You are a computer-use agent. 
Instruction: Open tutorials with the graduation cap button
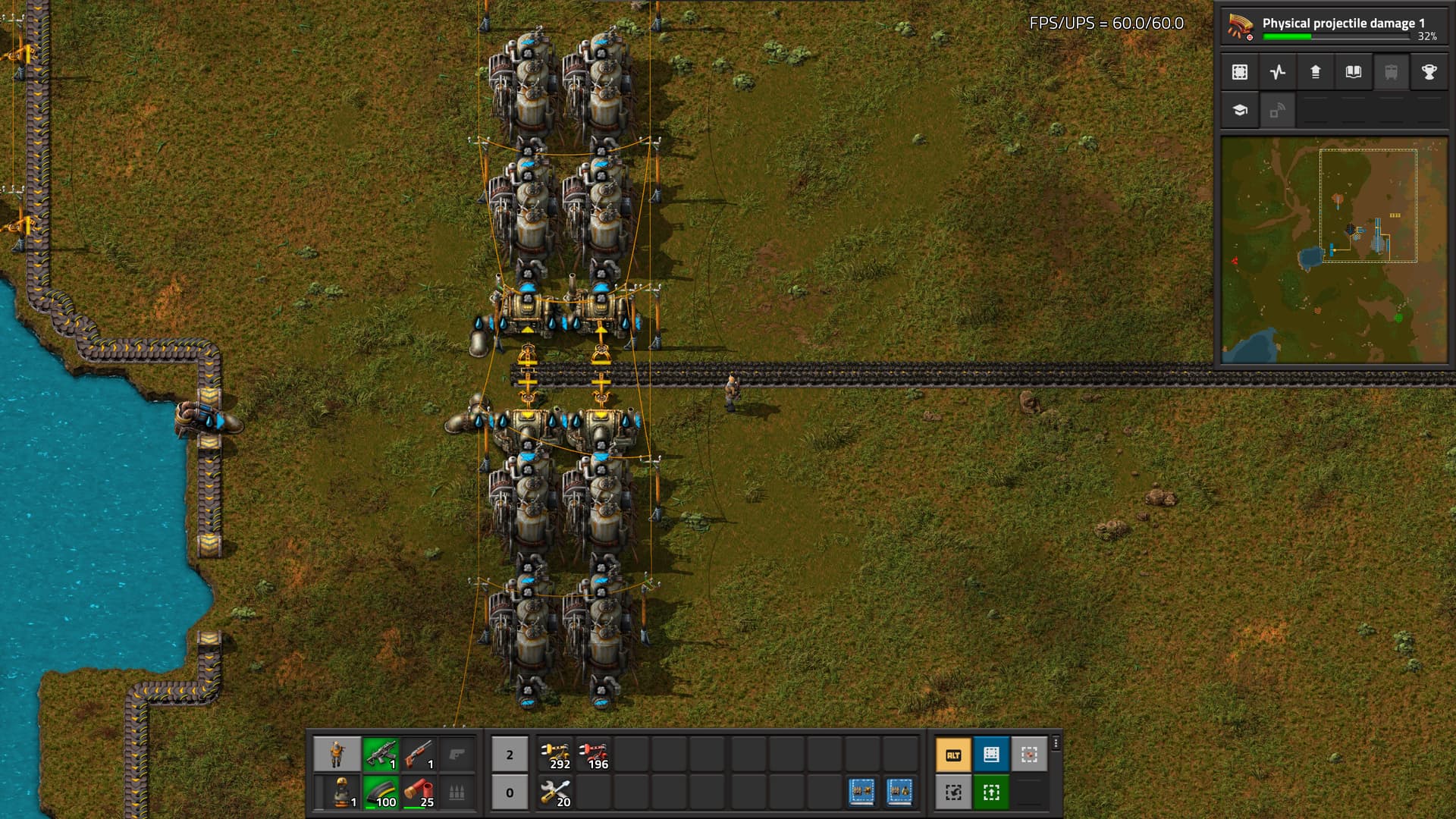[x=1240, y=111]
